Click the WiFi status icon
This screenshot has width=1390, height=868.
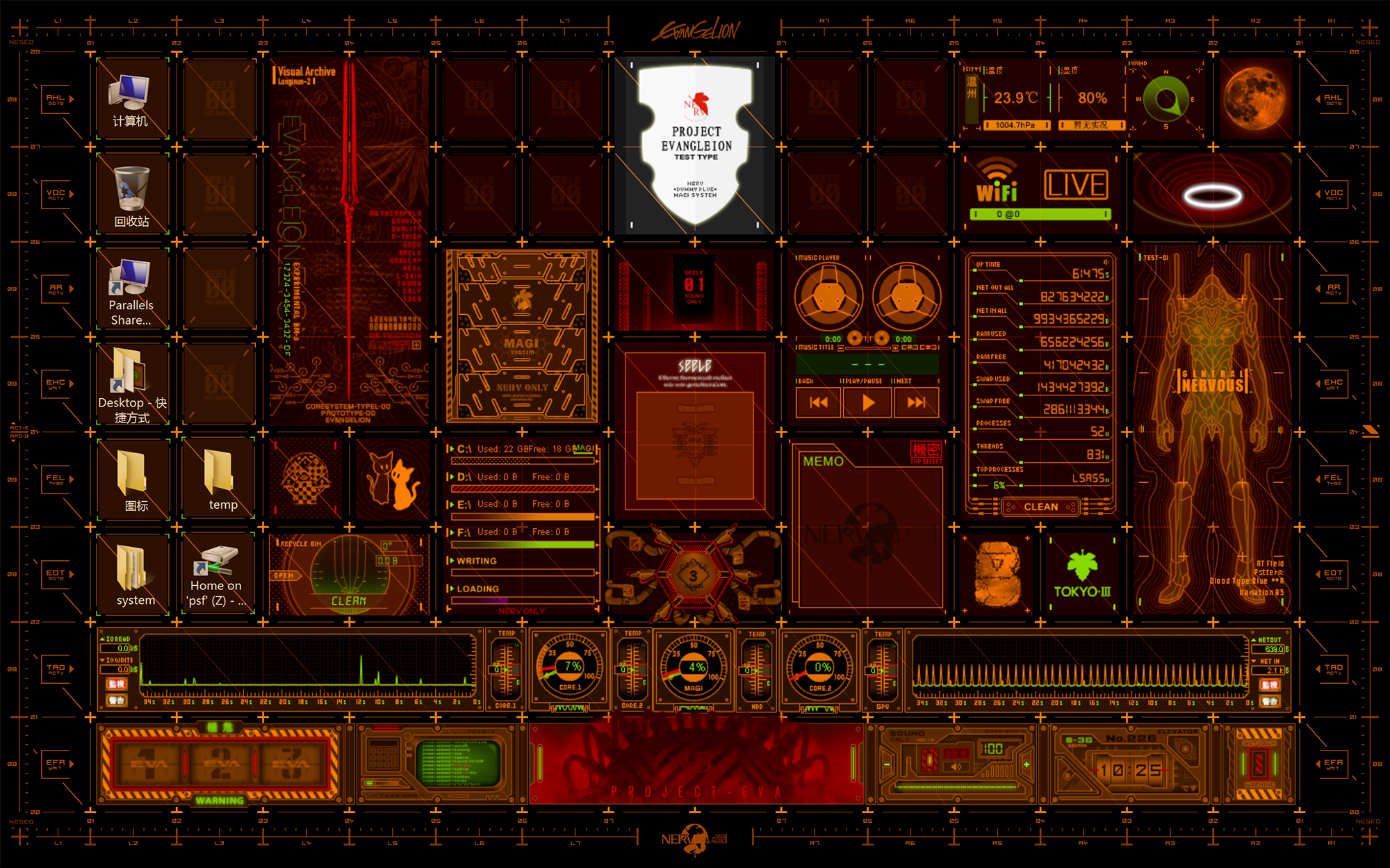997,181
